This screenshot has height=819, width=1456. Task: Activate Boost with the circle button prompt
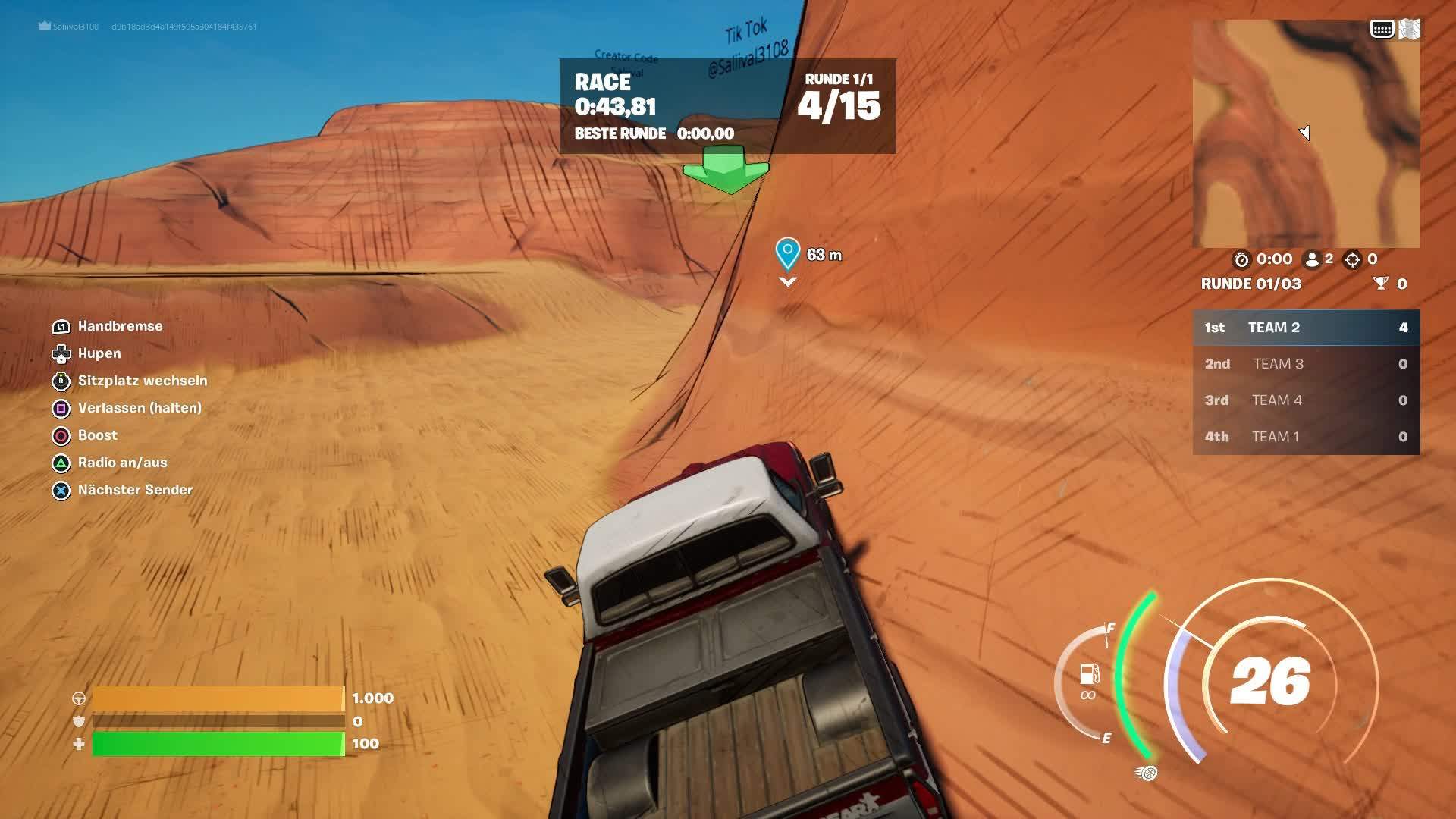[x=60, y=435]
